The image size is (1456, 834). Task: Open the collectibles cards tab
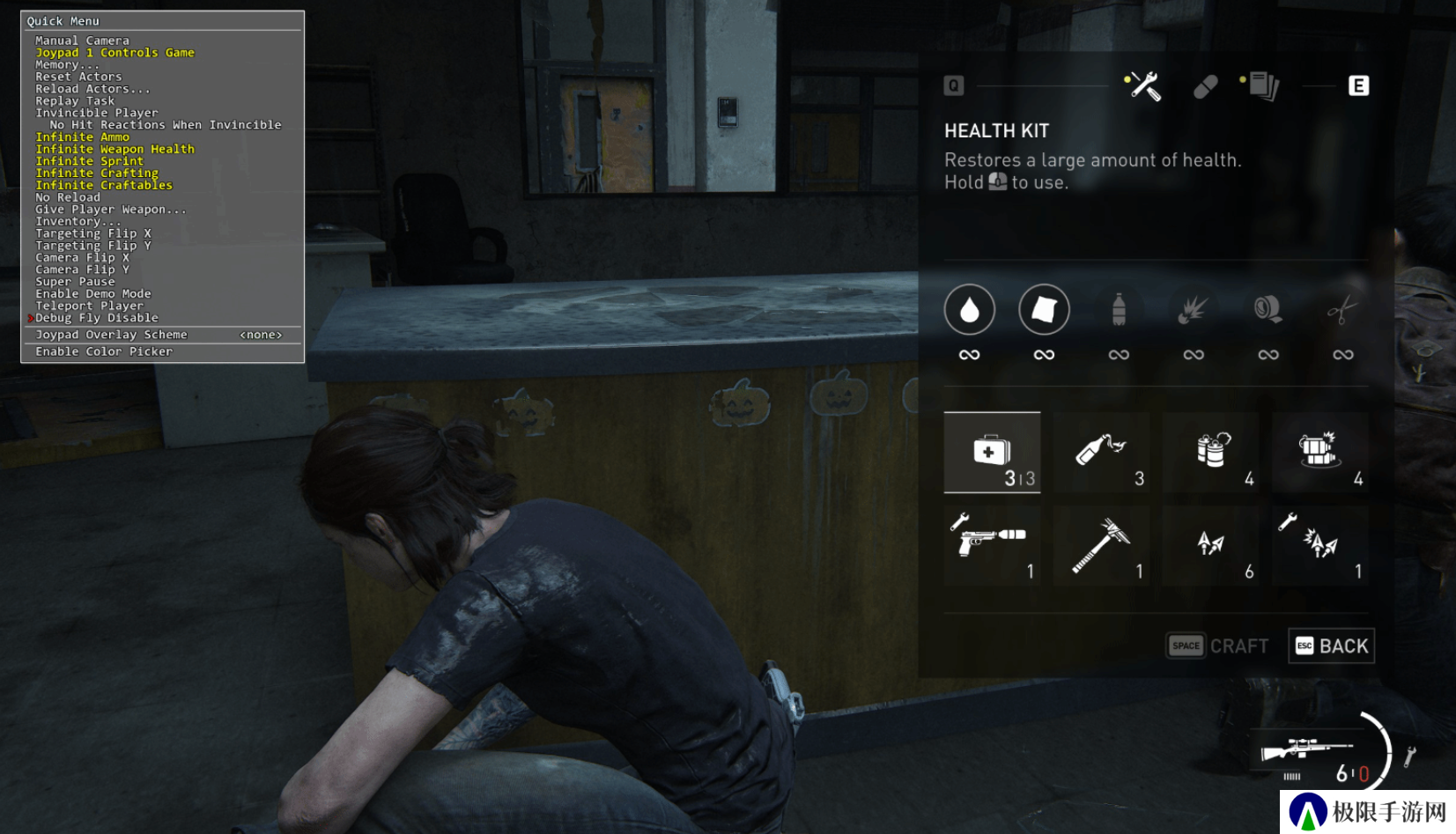(1263, 86)
